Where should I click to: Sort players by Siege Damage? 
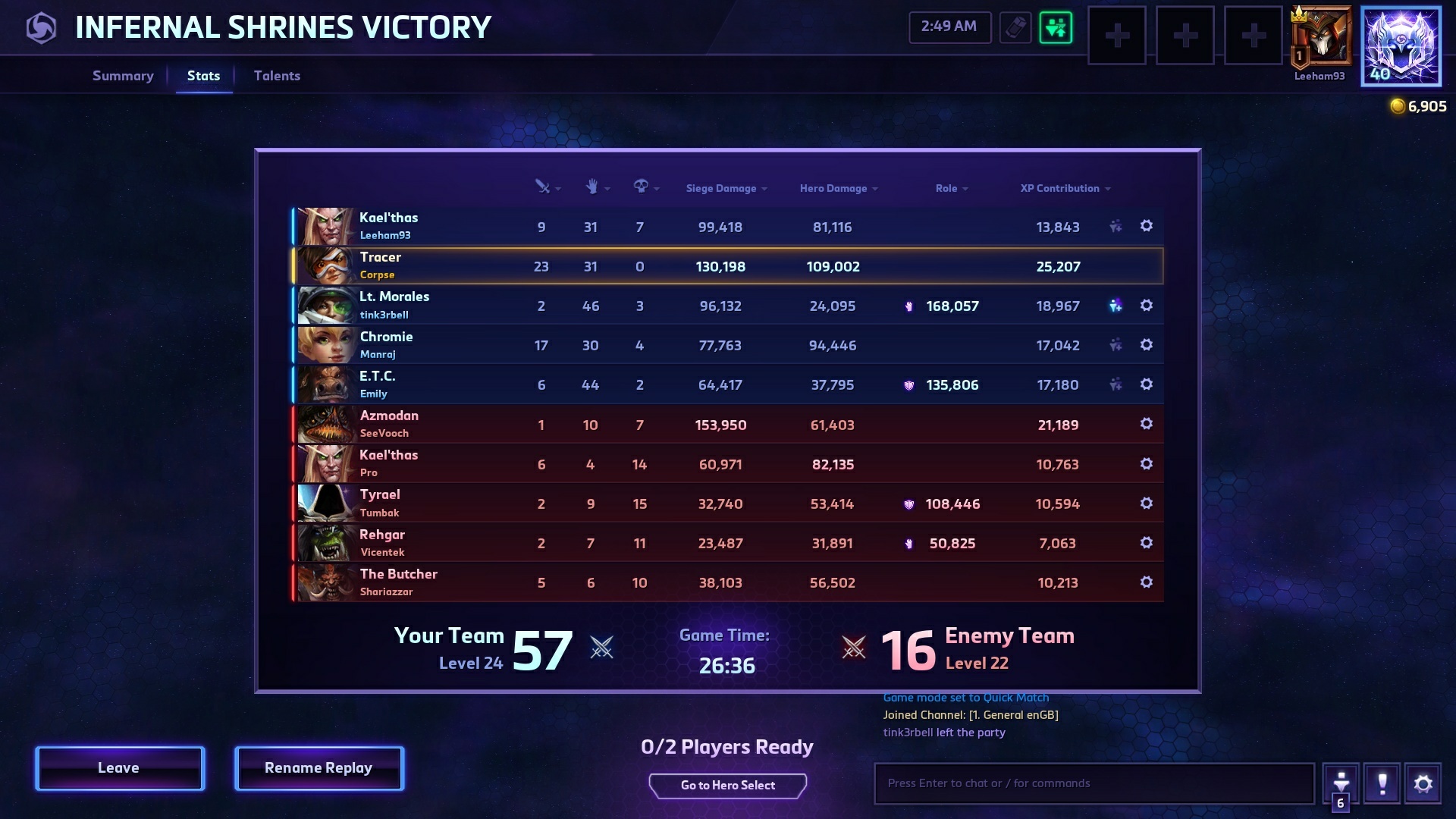726,188
